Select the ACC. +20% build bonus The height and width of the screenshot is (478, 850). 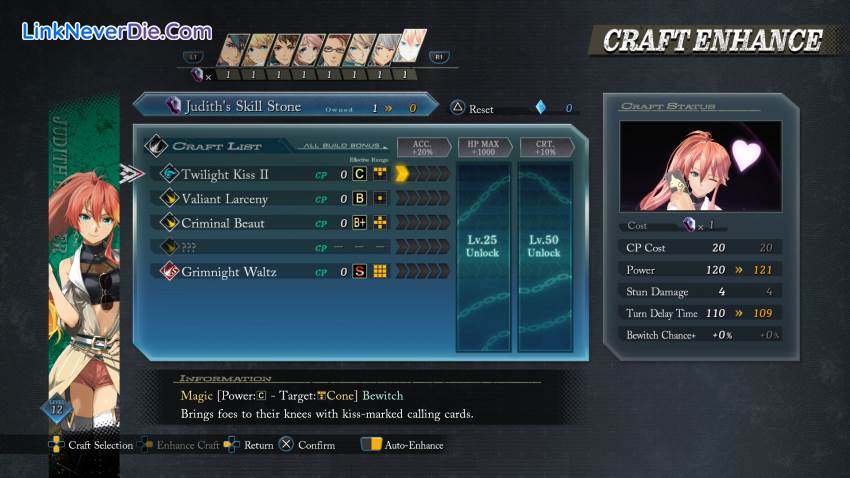[x=423, y=148]
